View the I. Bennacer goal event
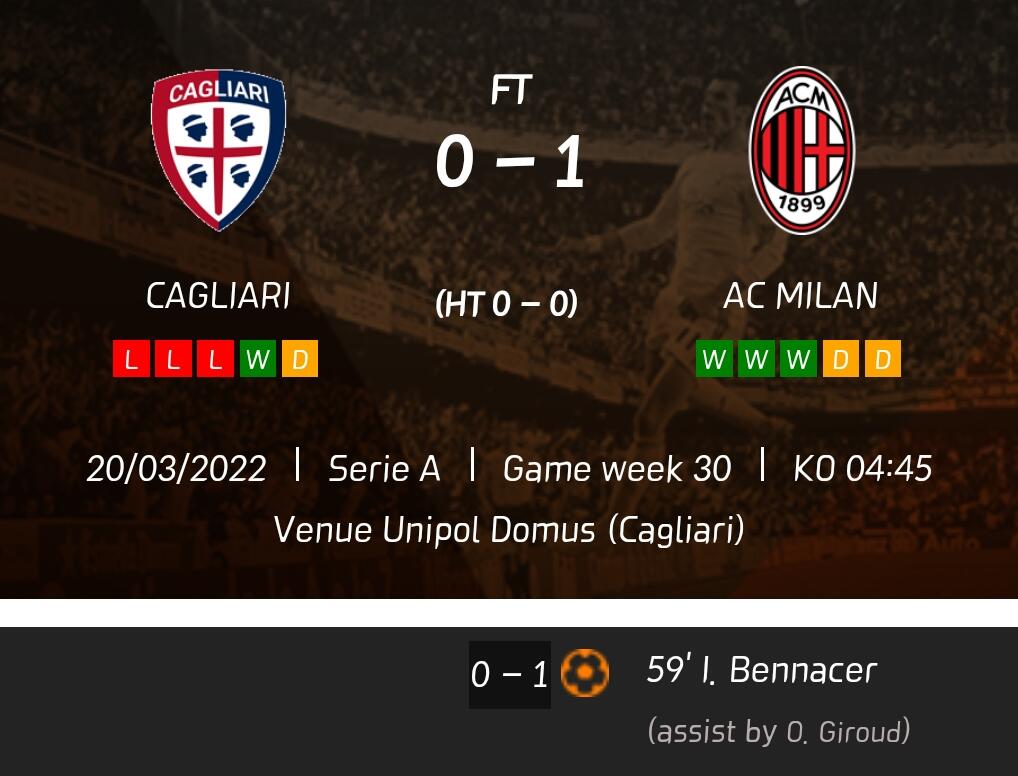This screenshot has height=776, width=1018. click(x=762, y=671)
